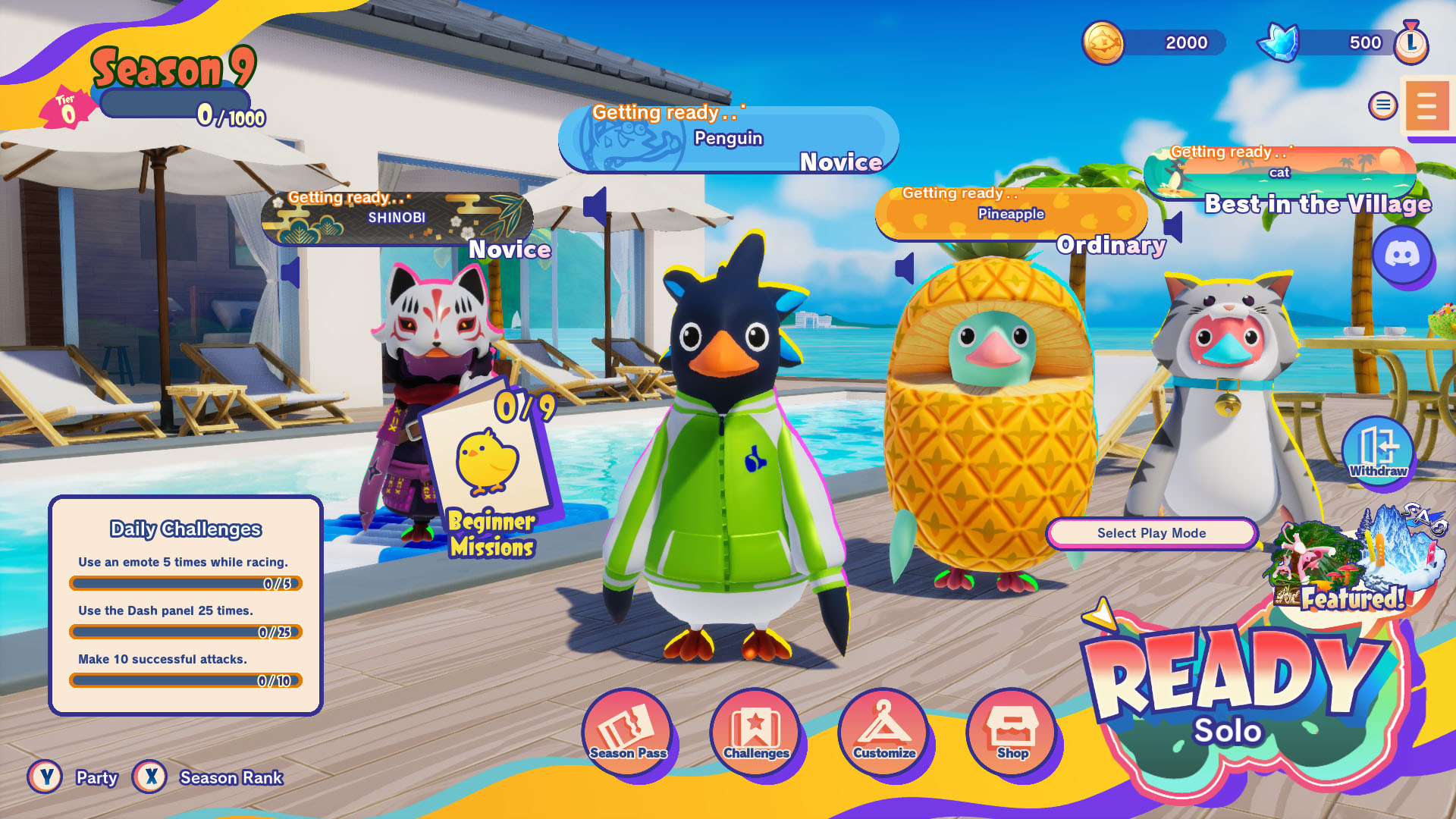The height and width of the screenshot is (819, 1456).
Task: Open the Beginner Missions card
Action: [x=491, y=474]
